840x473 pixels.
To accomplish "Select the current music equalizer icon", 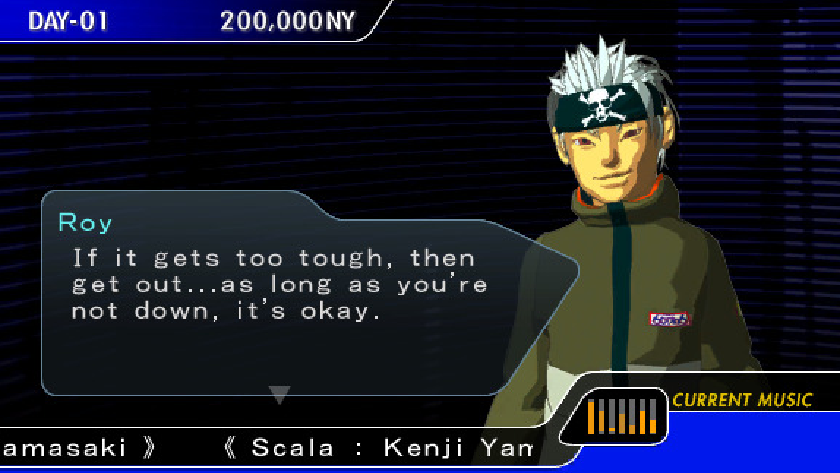I will coord(621,414).
